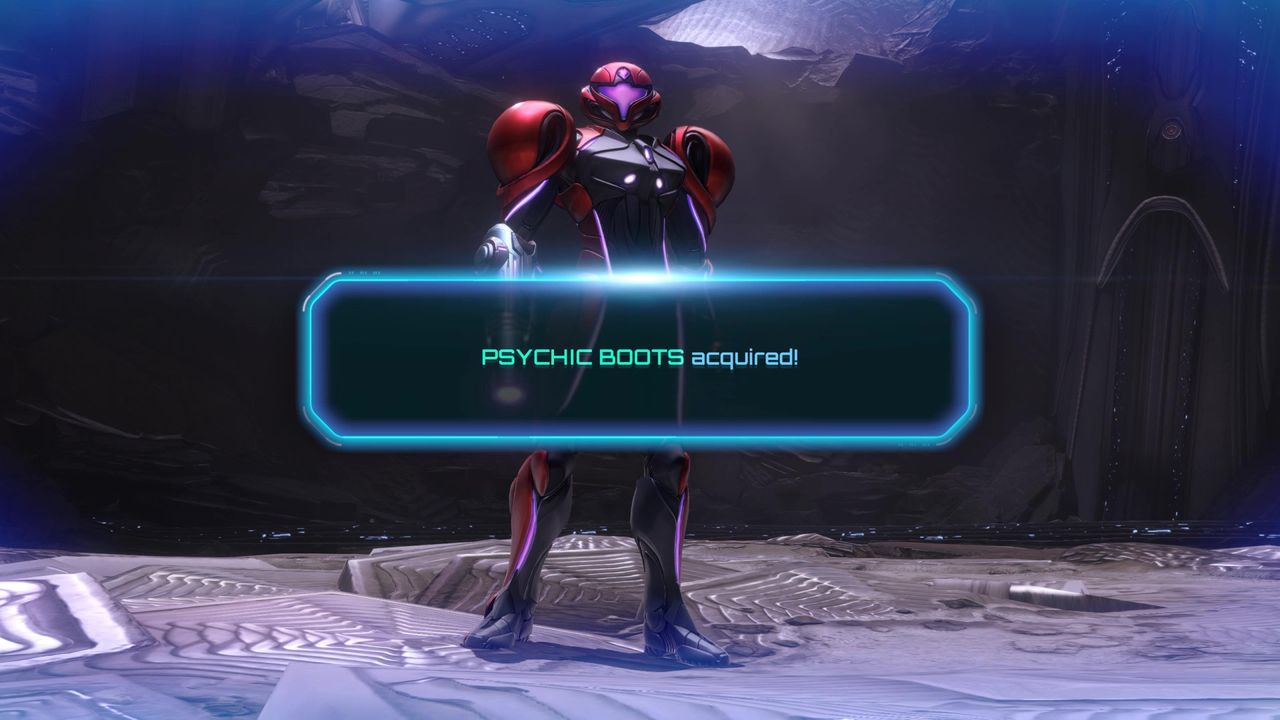Dismiss the PSYCHIC BOOTS acquired dialog
The image size is (1280, 720).
coord(640,362)
